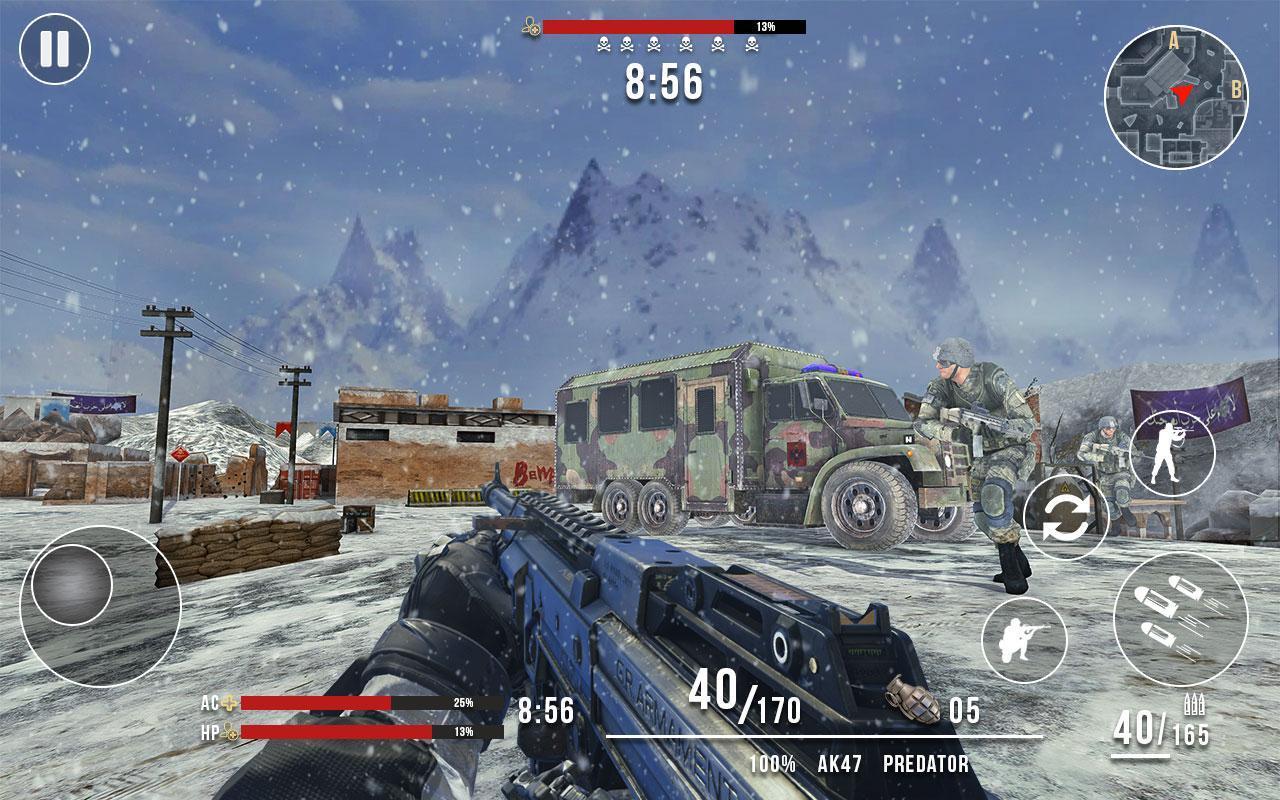This screenshot has height=800, width=1280.
Task: Aim with the standing shooter icon
Action: (1172, 453)
